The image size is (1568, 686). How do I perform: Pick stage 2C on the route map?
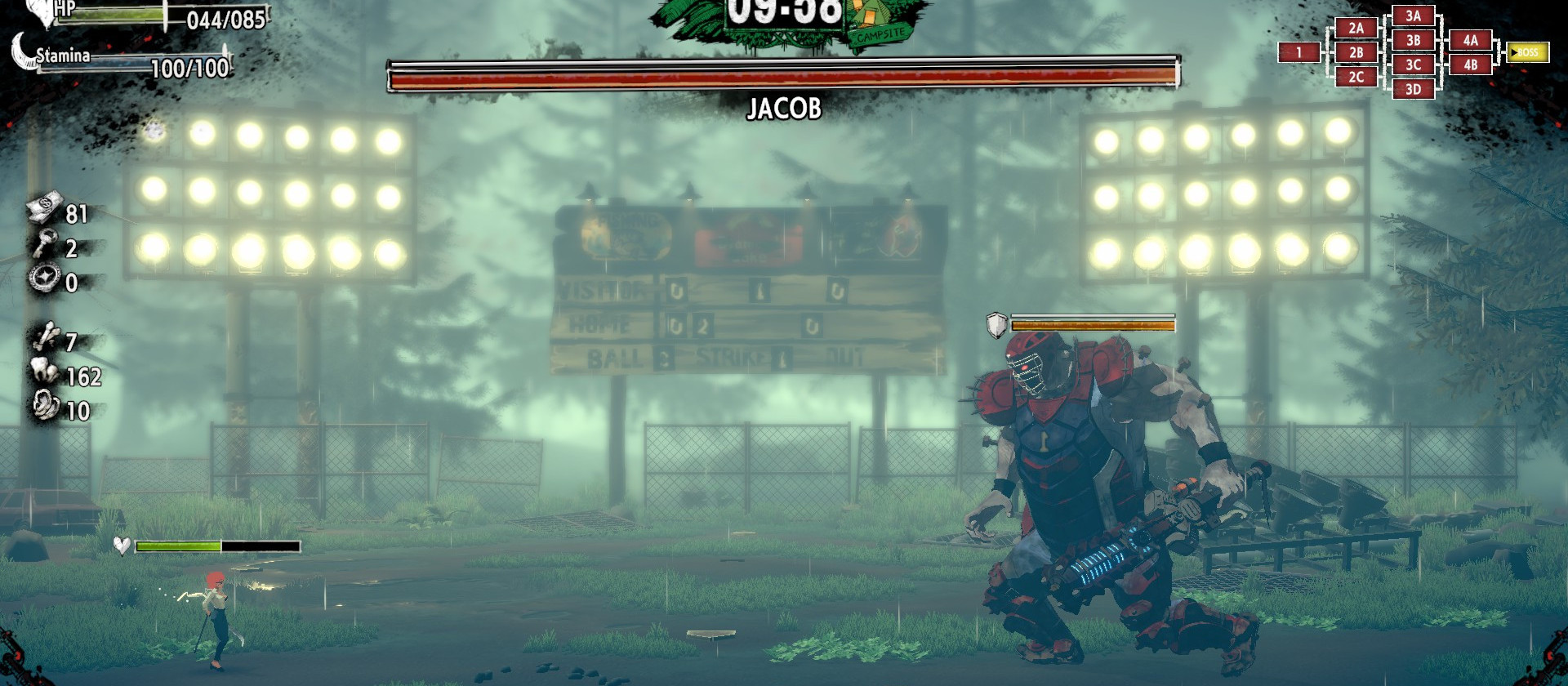[x=1356, y=78]
